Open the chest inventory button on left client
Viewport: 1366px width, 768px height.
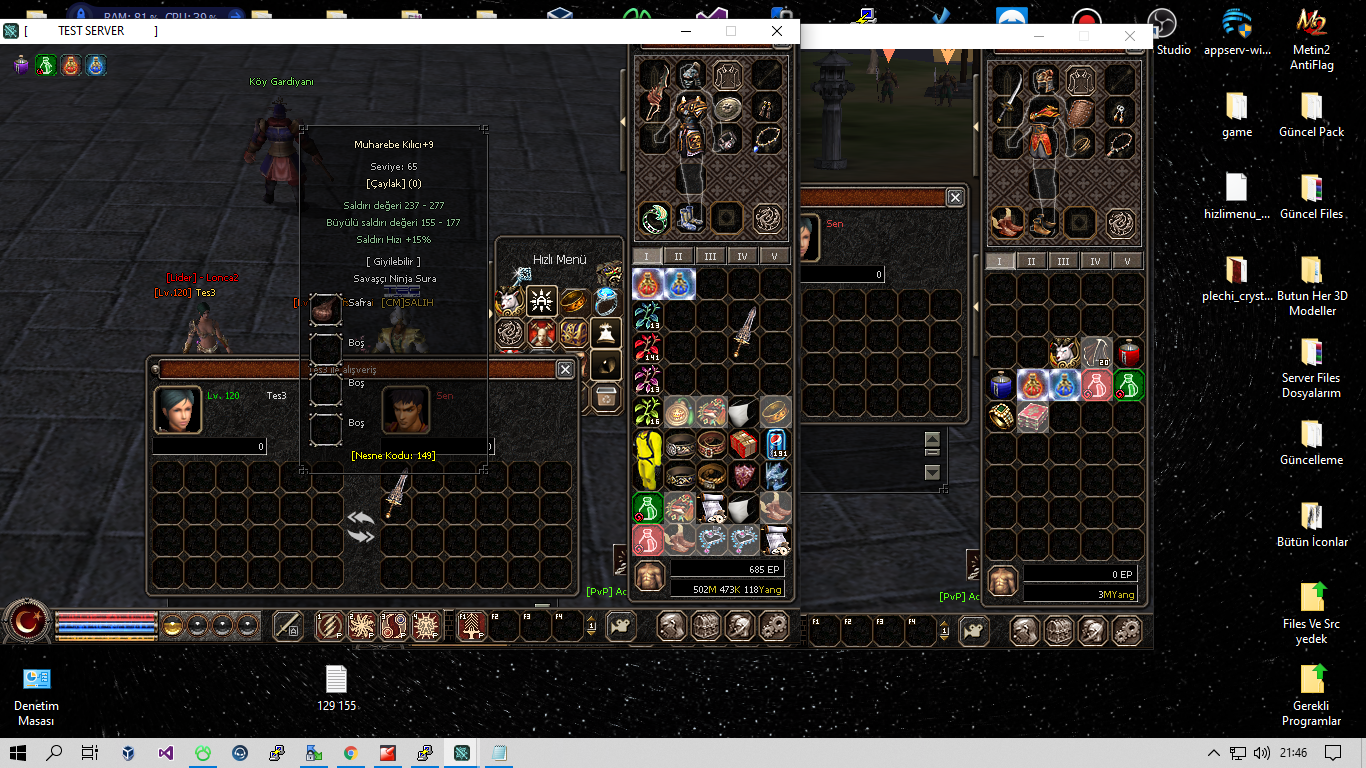[706, 627]
